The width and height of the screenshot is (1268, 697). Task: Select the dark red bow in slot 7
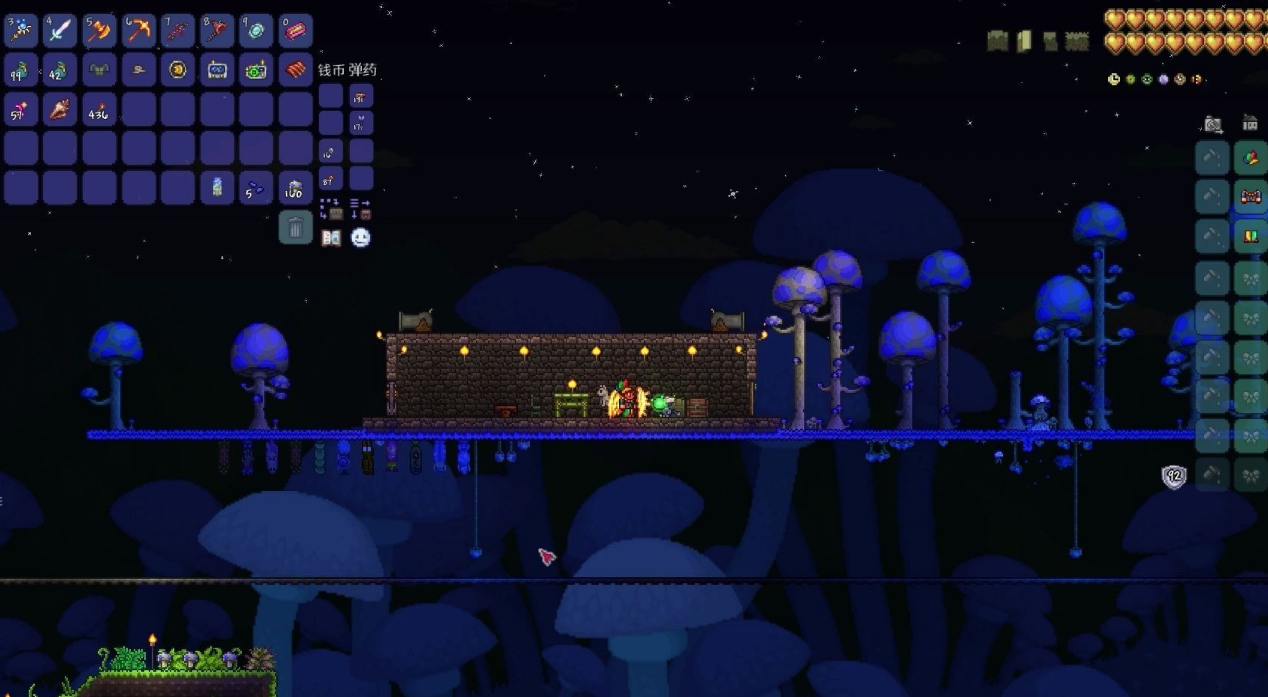pos(178,31)
